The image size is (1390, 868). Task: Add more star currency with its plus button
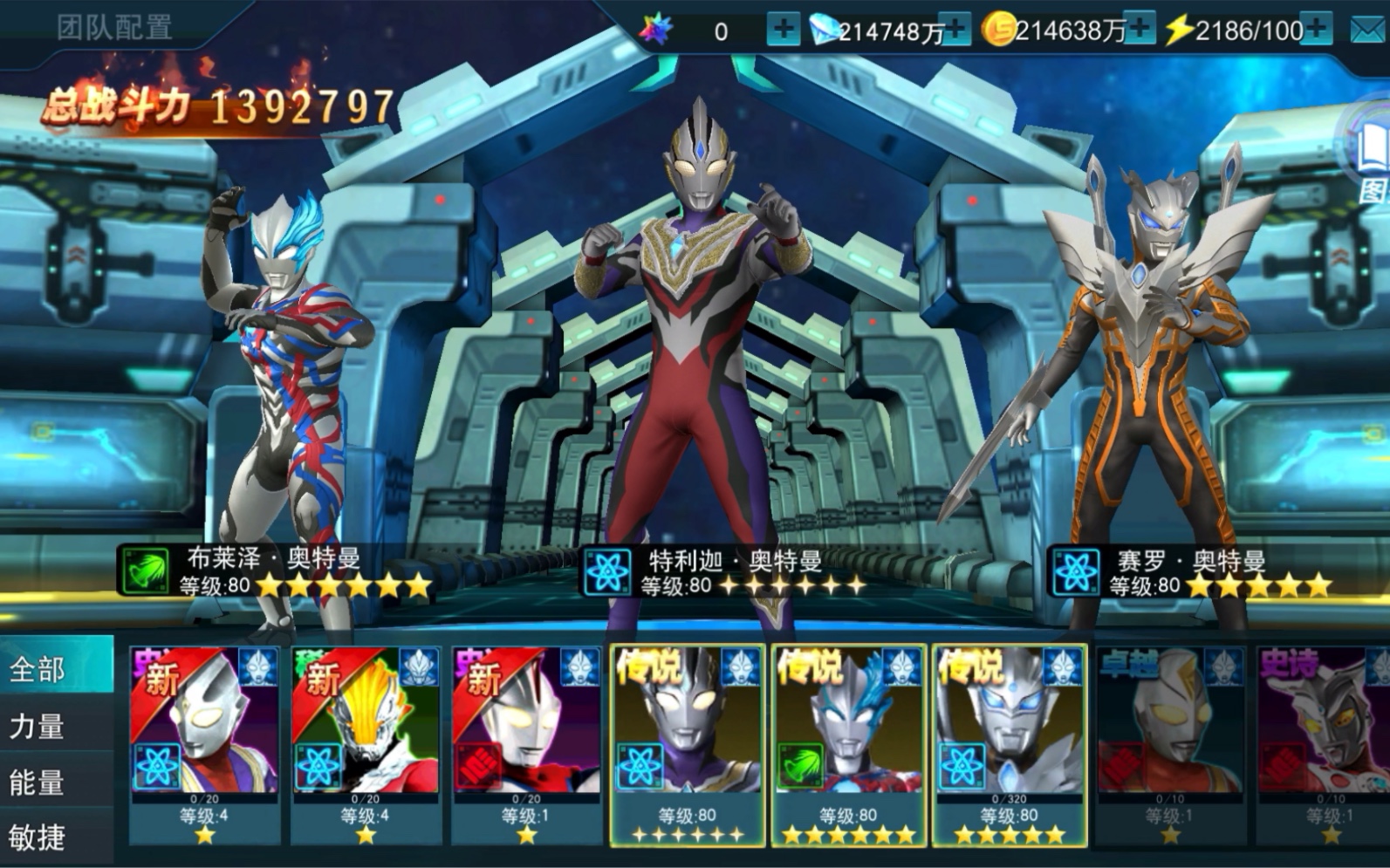coord(783,31)
